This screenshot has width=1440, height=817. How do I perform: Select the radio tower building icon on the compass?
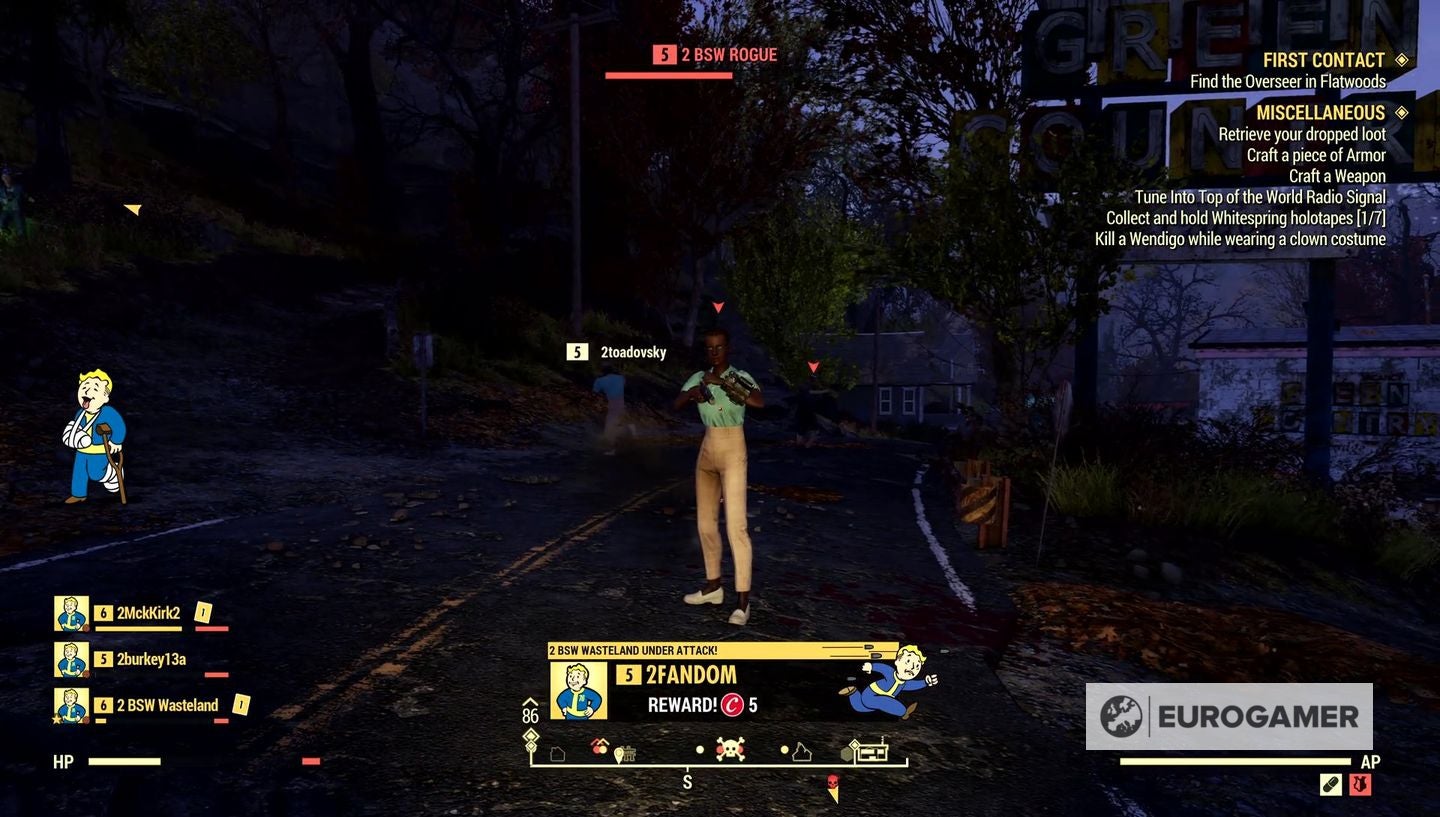pos(874,750)
